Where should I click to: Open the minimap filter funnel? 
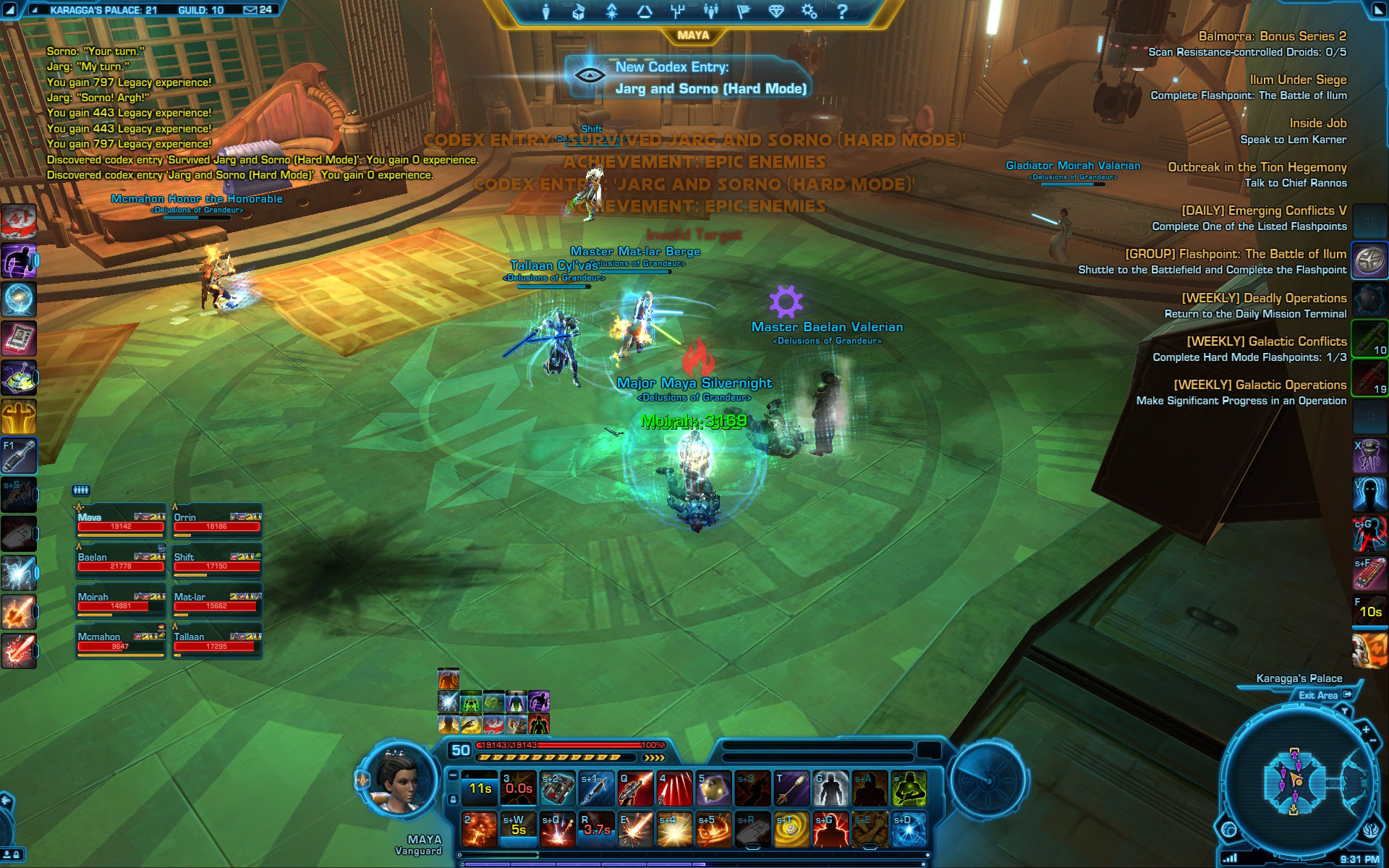point(1344,712)
